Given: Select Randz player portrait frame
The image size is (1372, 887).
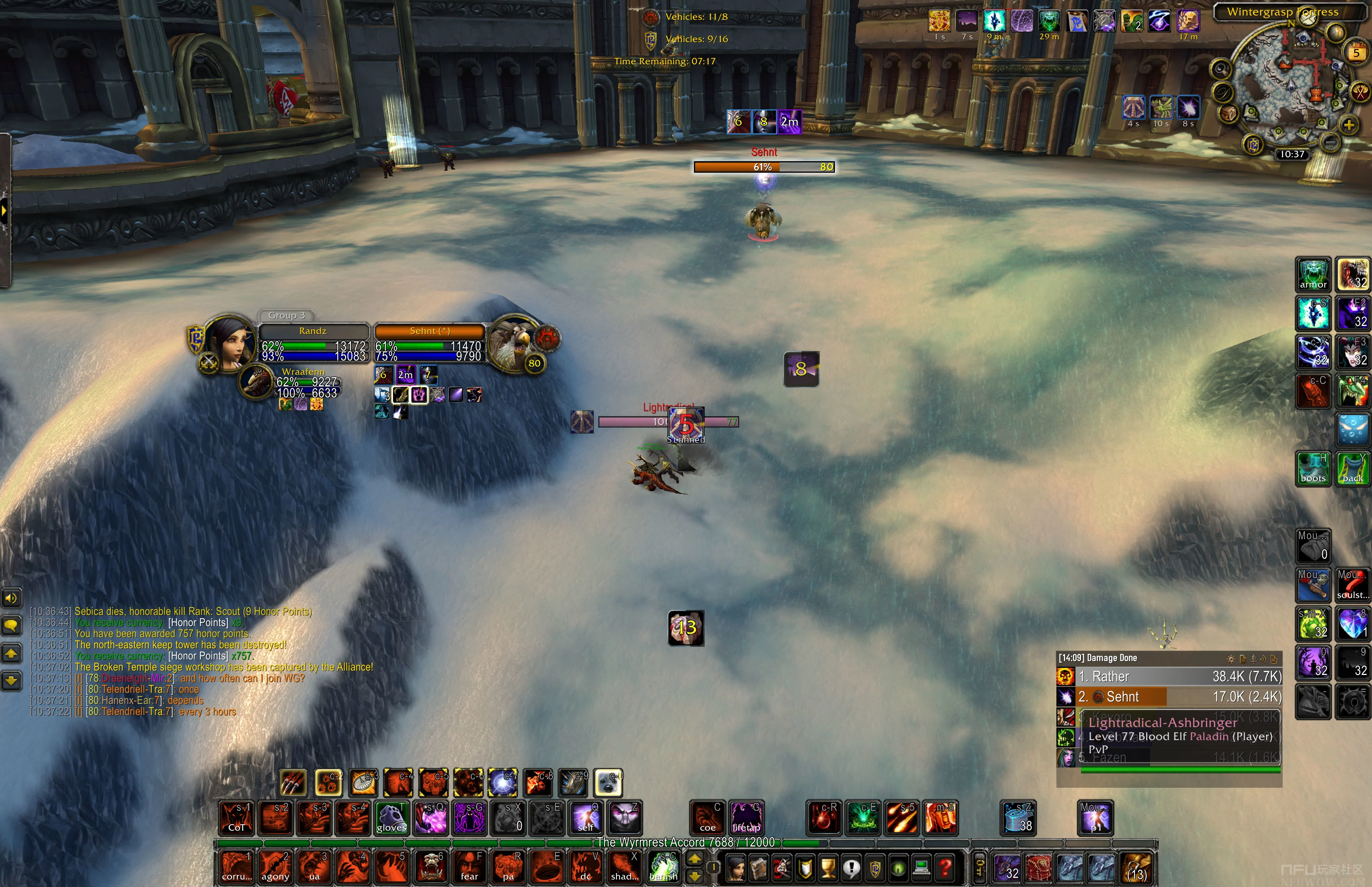Looking at the screenshot, I should tap(229, 341).
